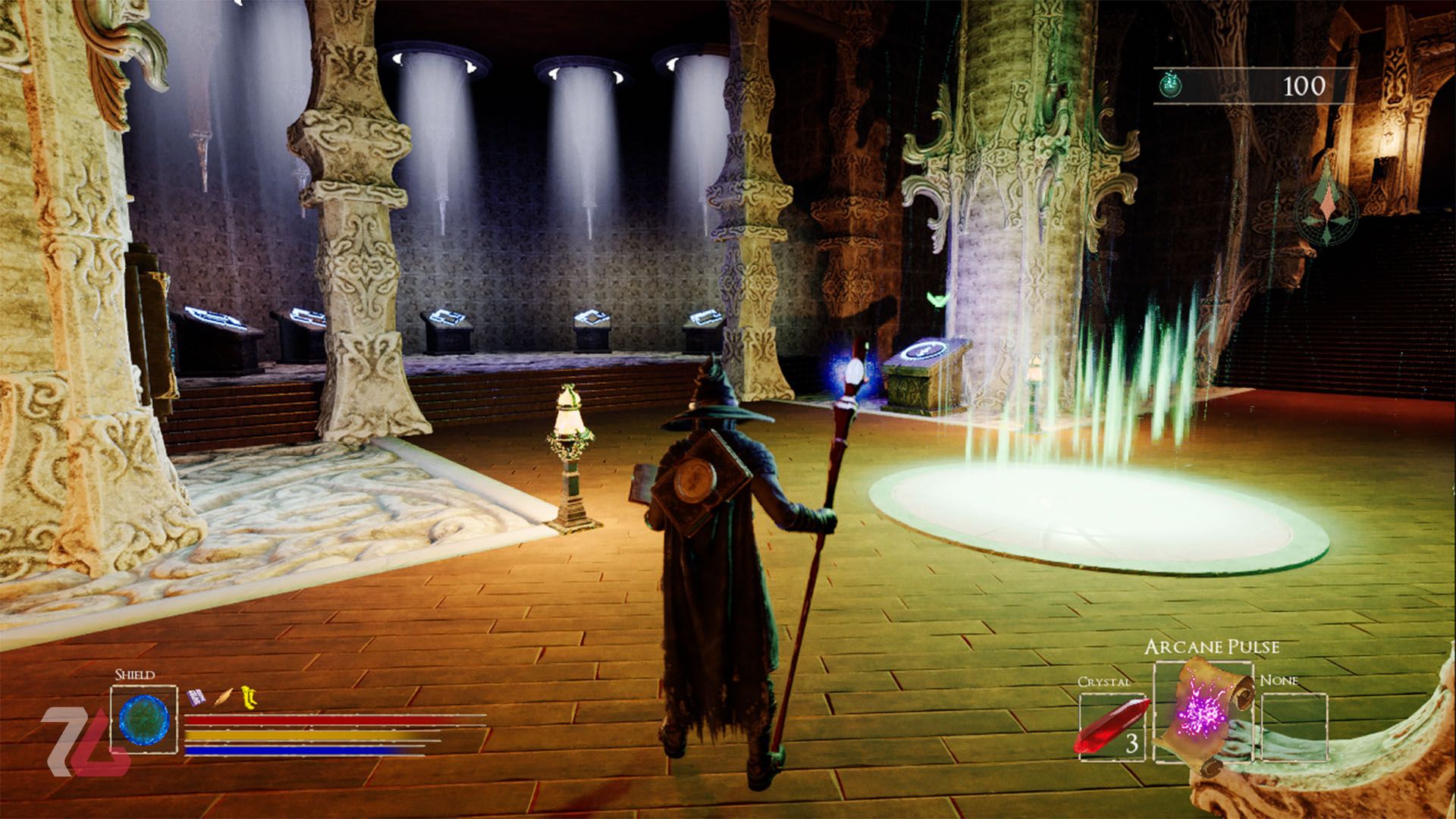1456x819 pixels.
Task: Select the Shield ability slot
Action: click(144, 720)
